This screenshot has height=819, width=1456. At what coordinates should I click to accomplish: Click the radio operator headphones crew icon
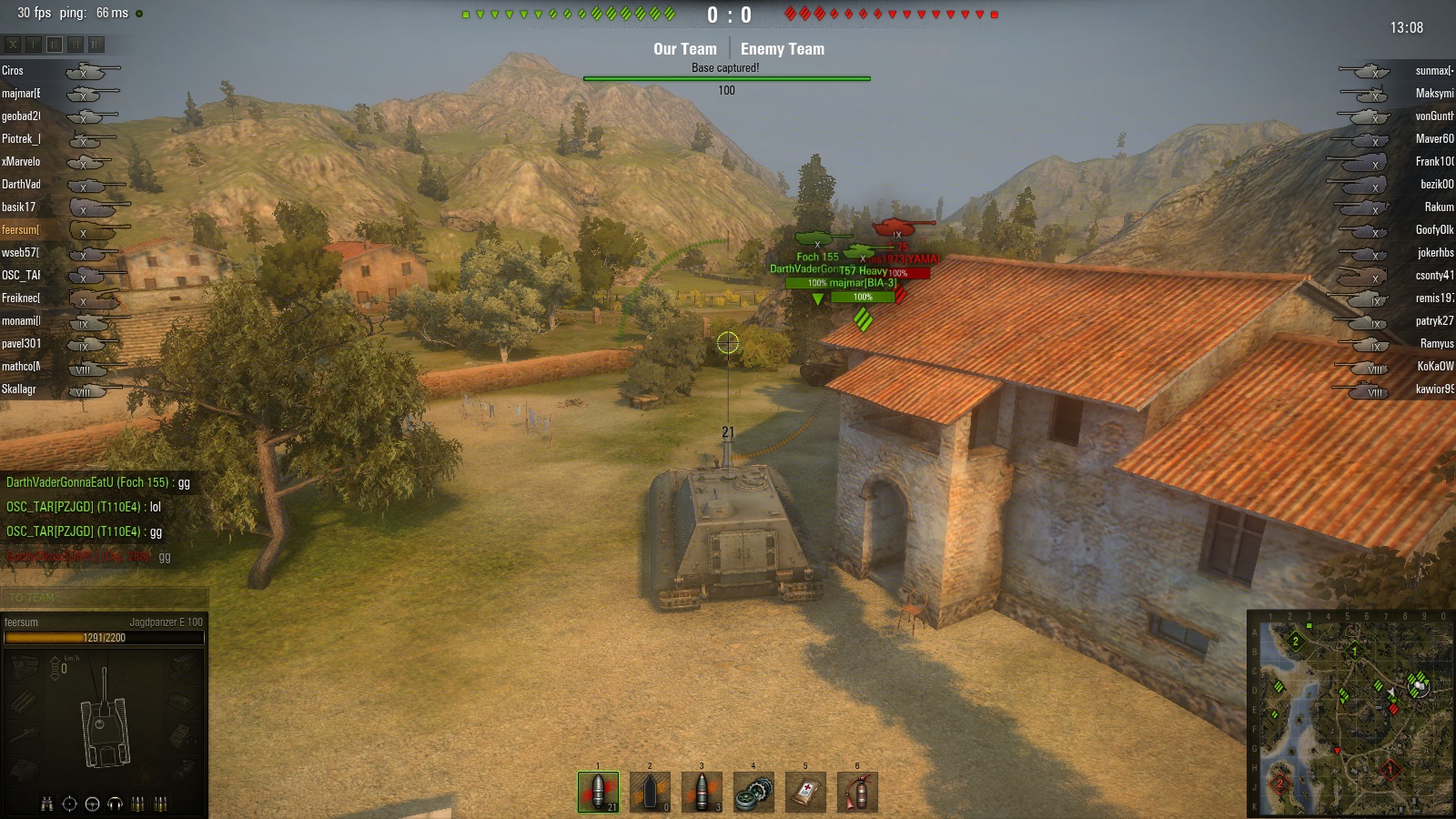[115, 804]
